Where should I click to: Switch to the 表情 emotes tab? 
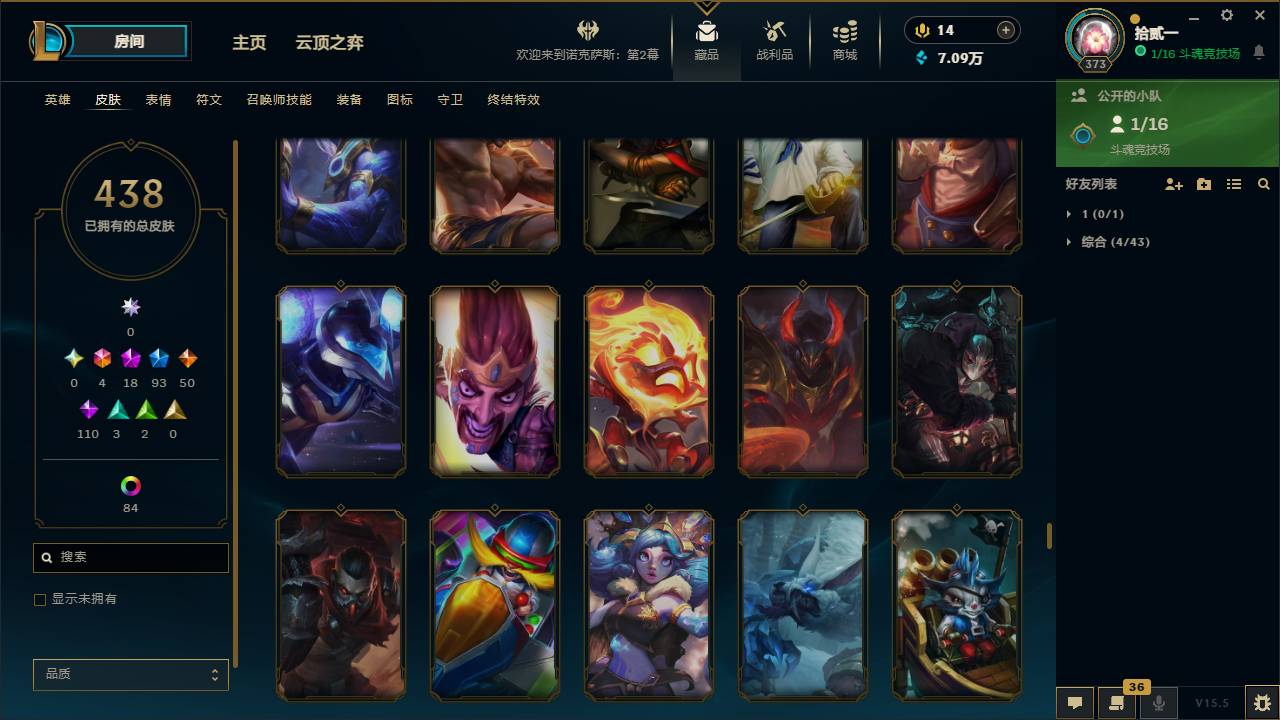coord(159,100)
